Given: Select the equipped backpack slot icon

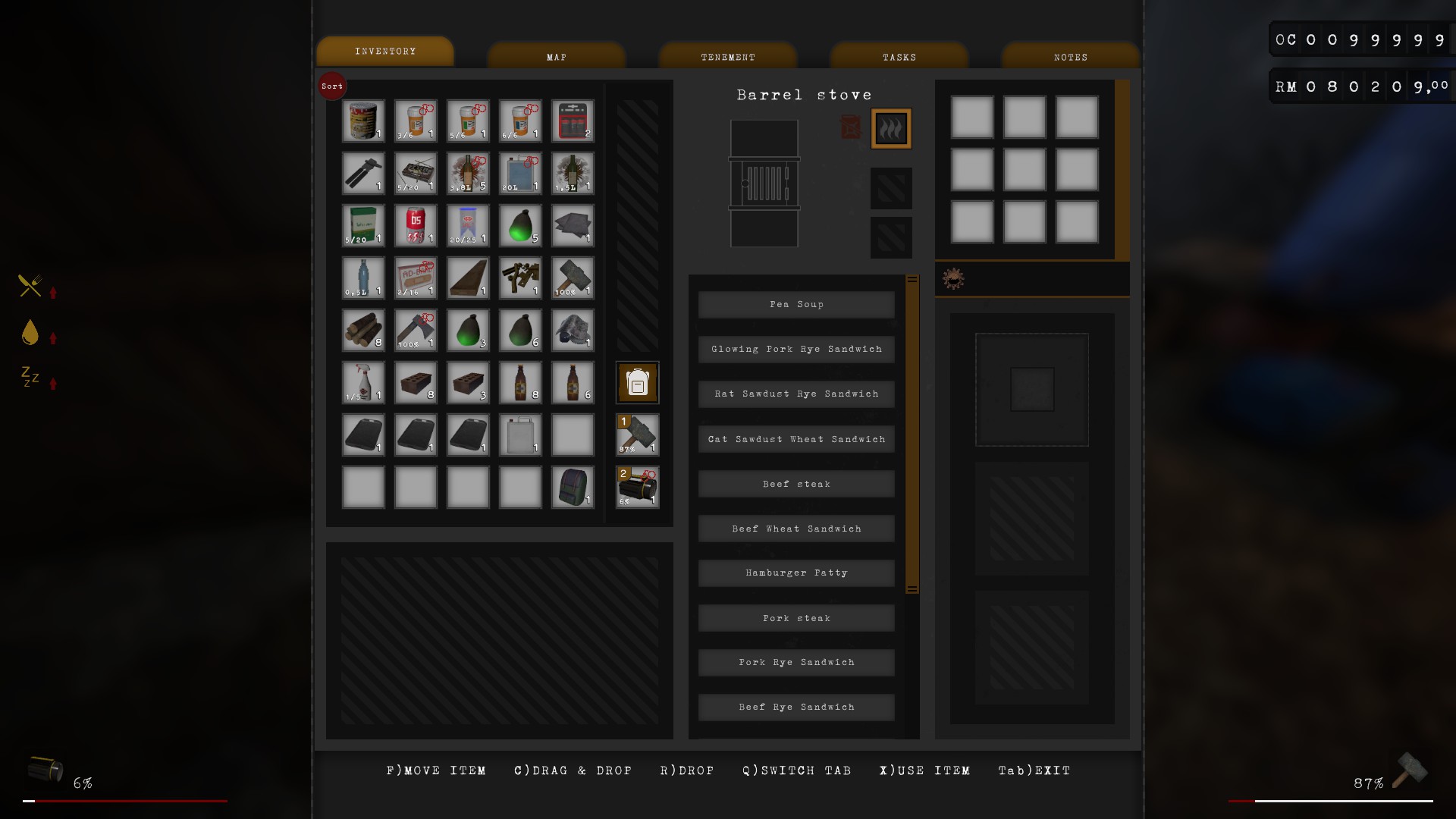Looking at the screenshot, I should point(637,383).
